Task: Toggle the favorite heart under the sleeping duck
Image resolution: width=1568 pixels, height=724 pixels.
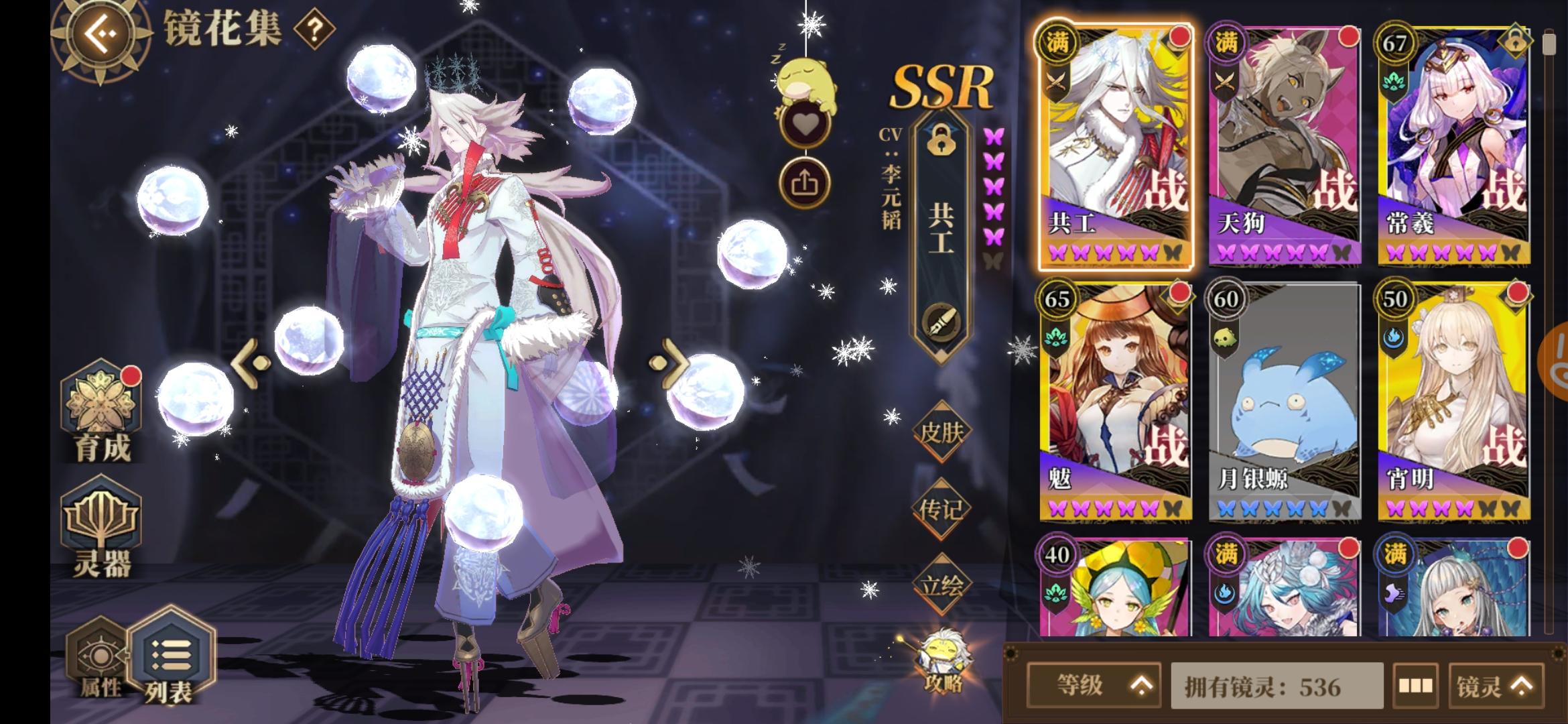Action: (x=807, y=122)
